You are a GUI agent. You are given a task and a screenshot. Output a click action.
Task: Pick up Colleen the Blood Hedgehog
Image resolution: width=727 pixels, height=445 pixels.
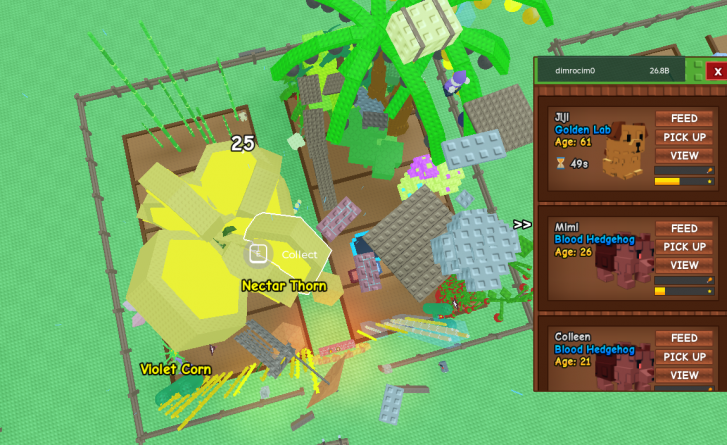pos(684,357)
